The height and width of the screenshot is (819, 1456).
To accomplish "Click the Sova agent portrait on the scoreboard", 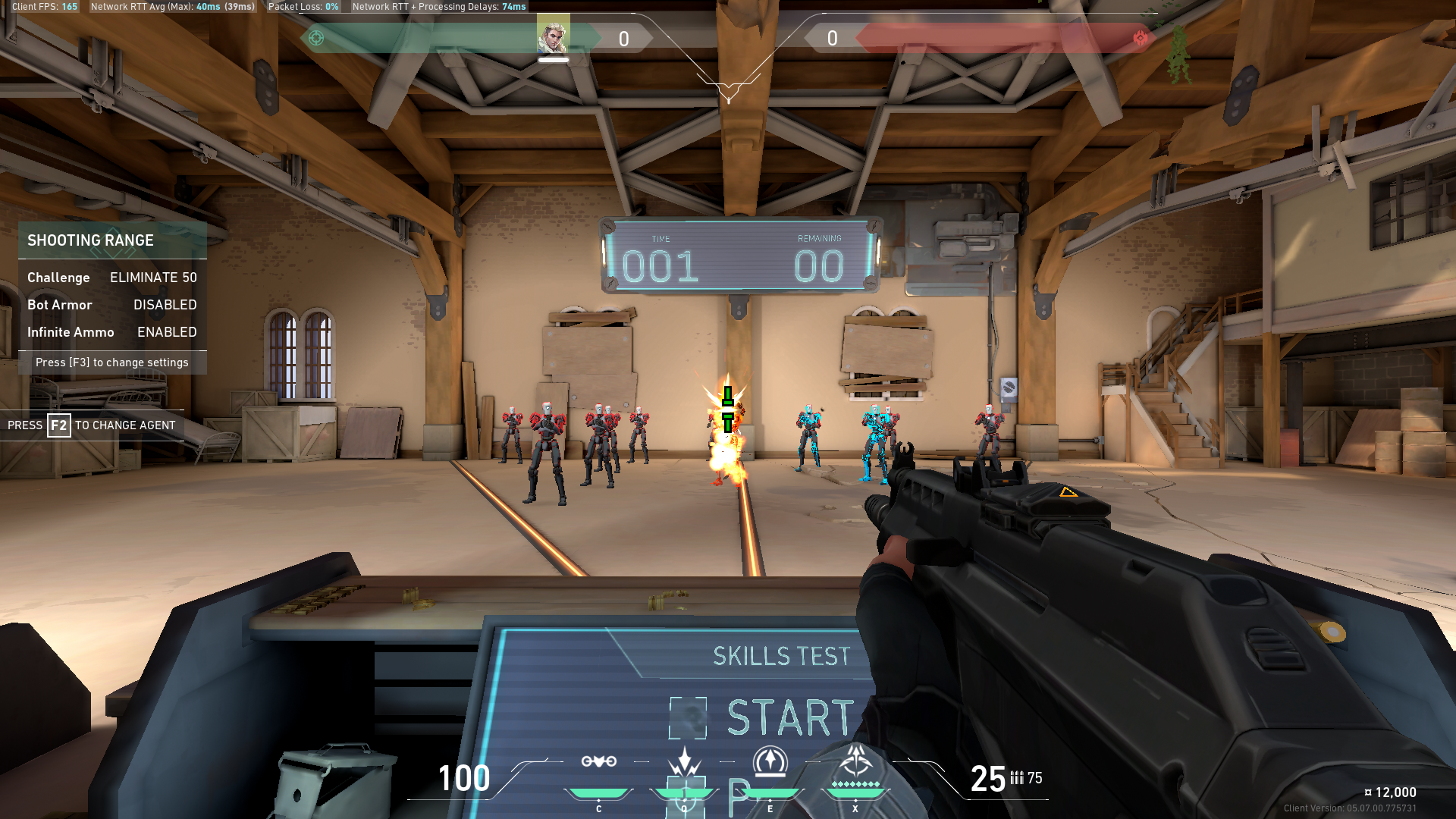I will (553, 33).
